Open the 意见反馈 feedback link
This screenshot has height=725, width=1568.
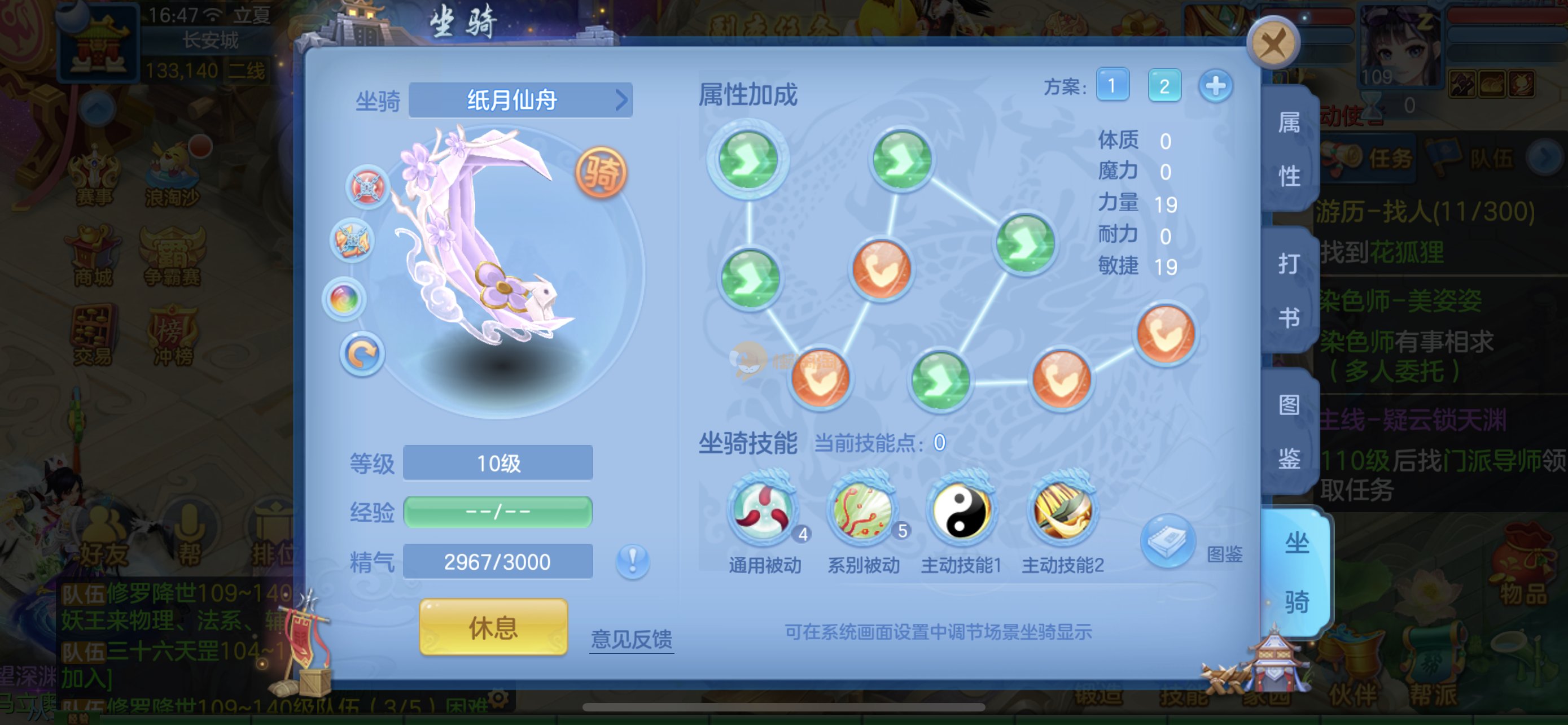click(631, 639)
